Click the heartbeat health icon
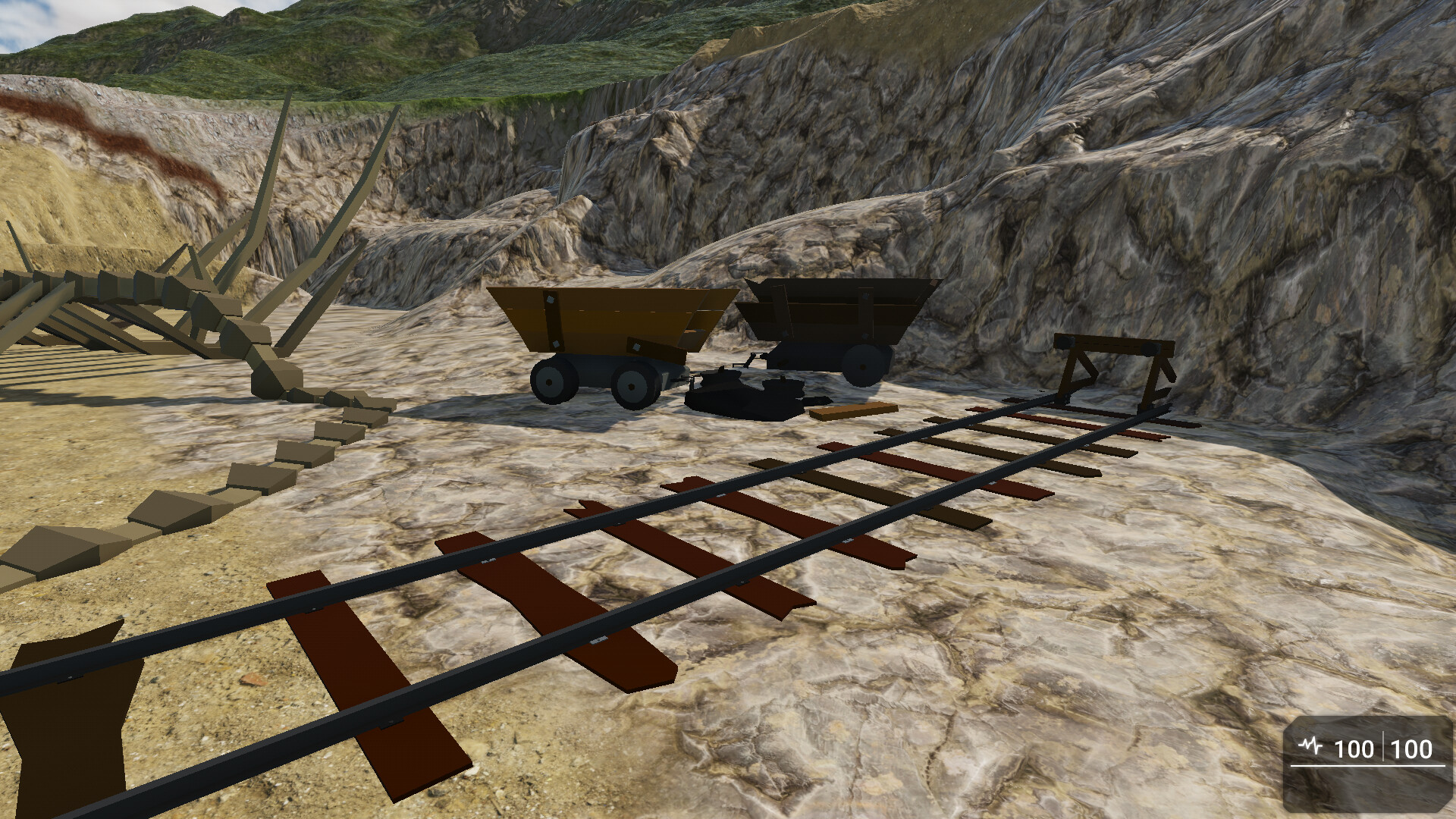 tap(1310, 745)
